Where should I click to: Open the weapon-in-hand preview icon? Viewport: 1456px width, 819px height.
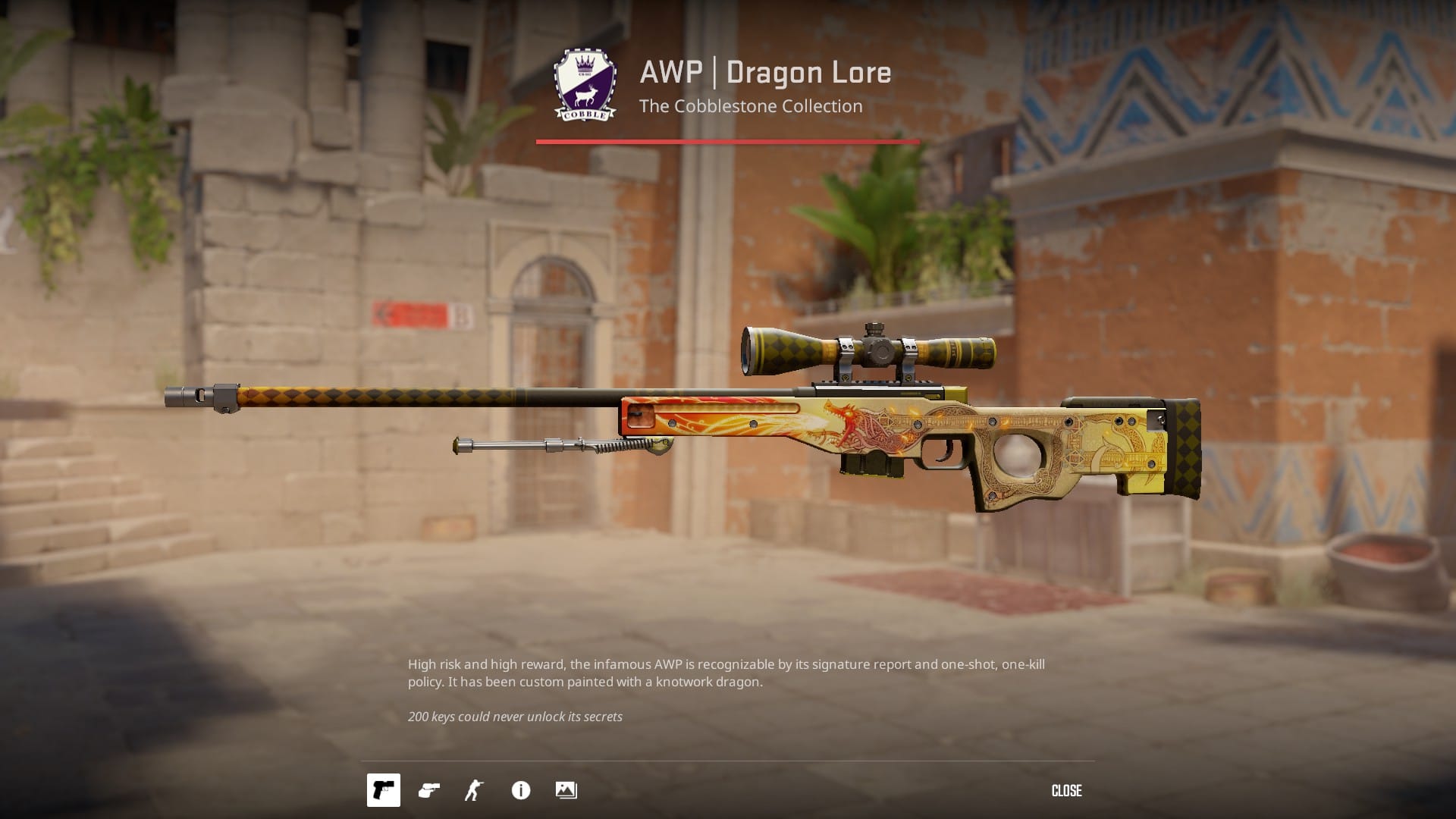click(428, 790)
